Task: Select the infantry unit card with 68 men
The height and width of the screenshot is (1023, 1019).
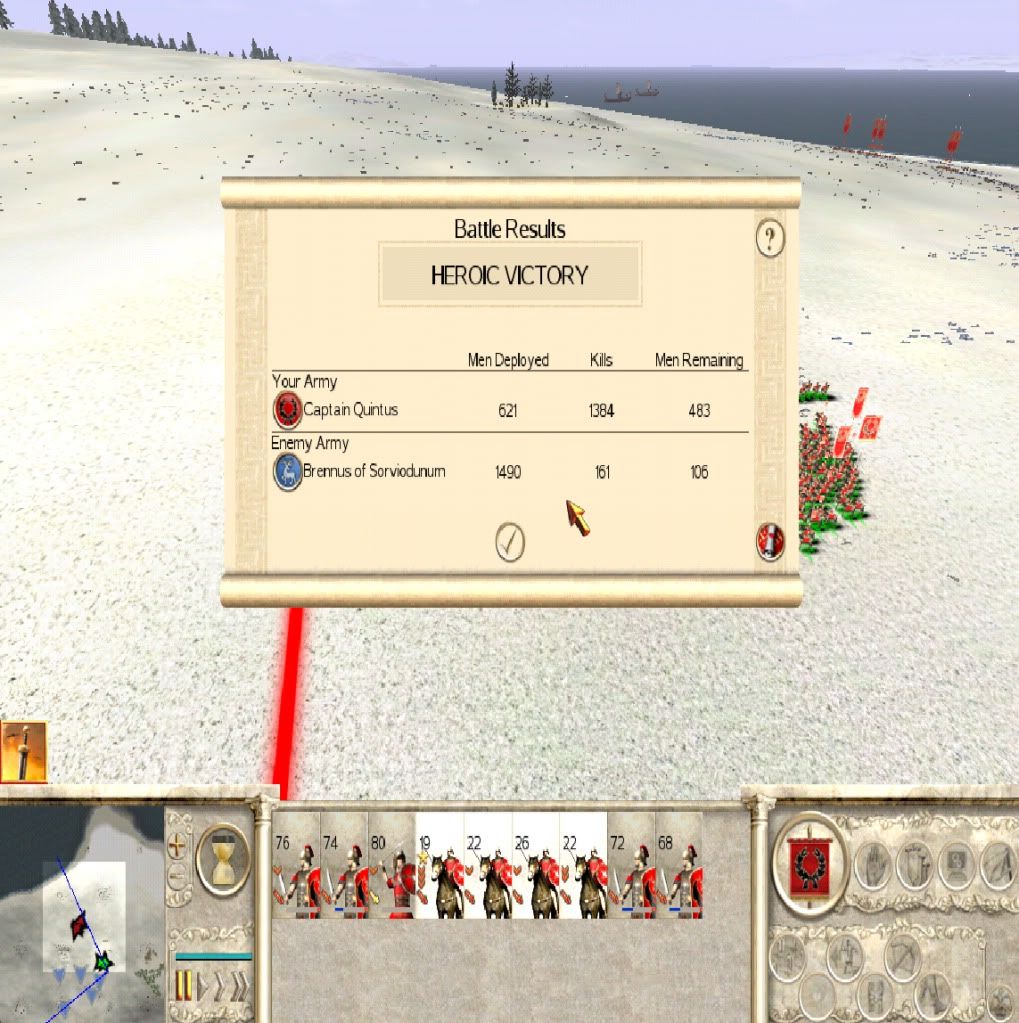Action: pyautogui.click(x=679, y=866)
